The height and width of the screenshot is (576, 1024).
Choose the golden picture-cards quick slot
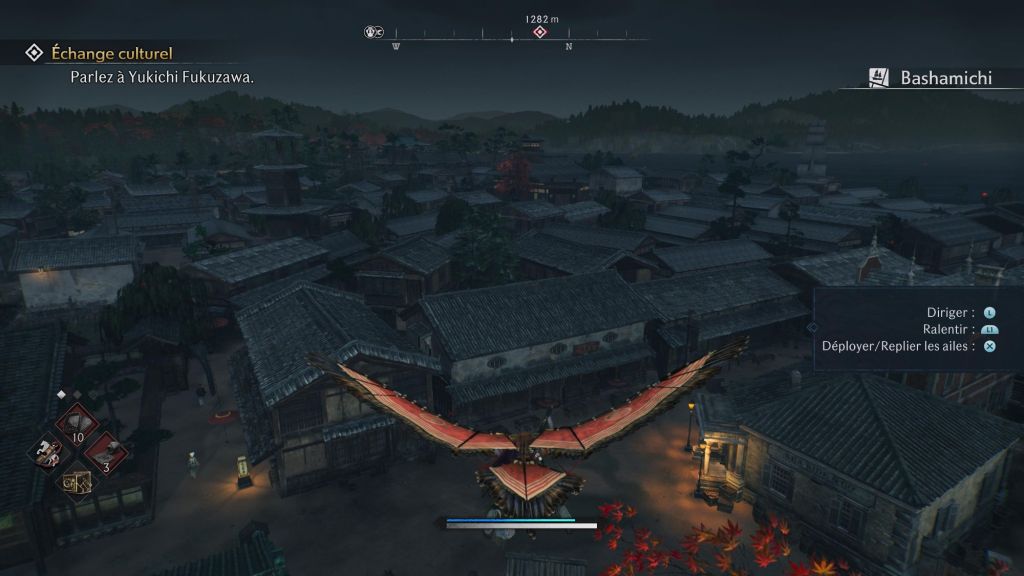click(x=76, y=482)
